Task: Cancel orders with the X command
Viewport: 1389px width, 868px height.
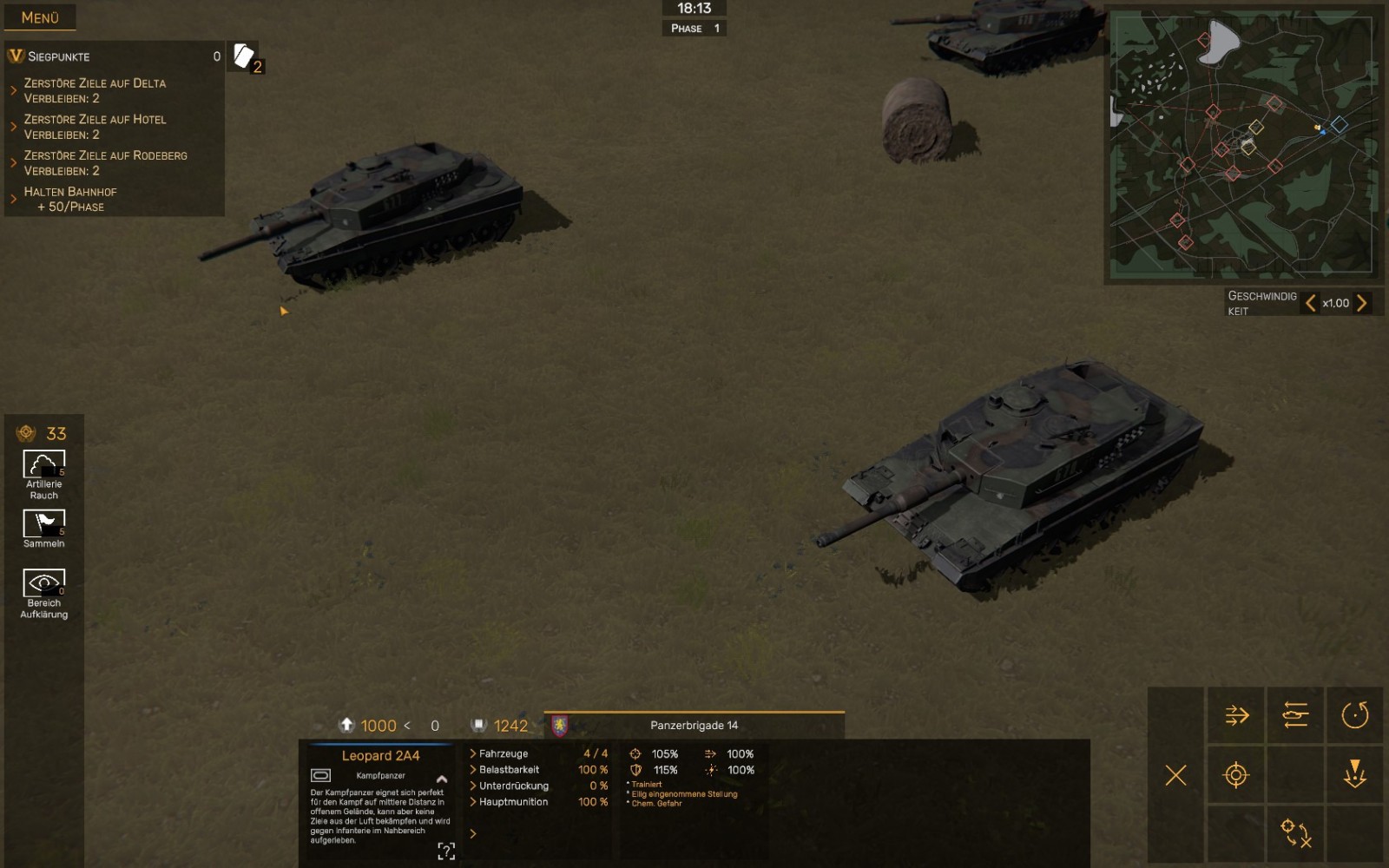Action: click(1175, 775)
